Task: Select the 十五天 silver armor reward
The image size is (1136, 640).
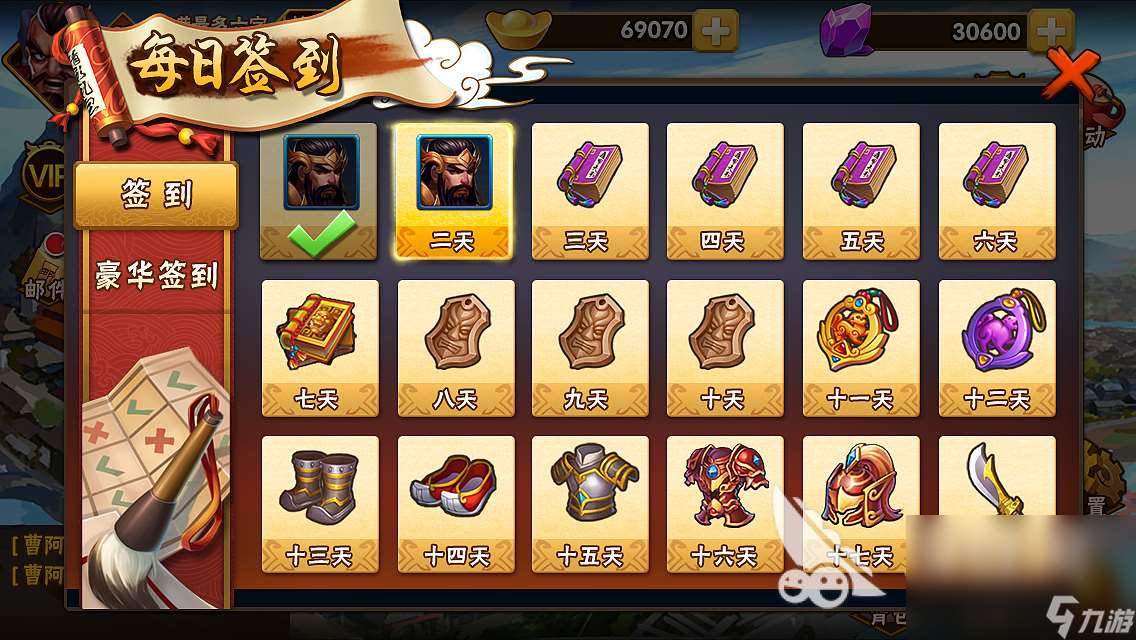Action: (589, 503)
